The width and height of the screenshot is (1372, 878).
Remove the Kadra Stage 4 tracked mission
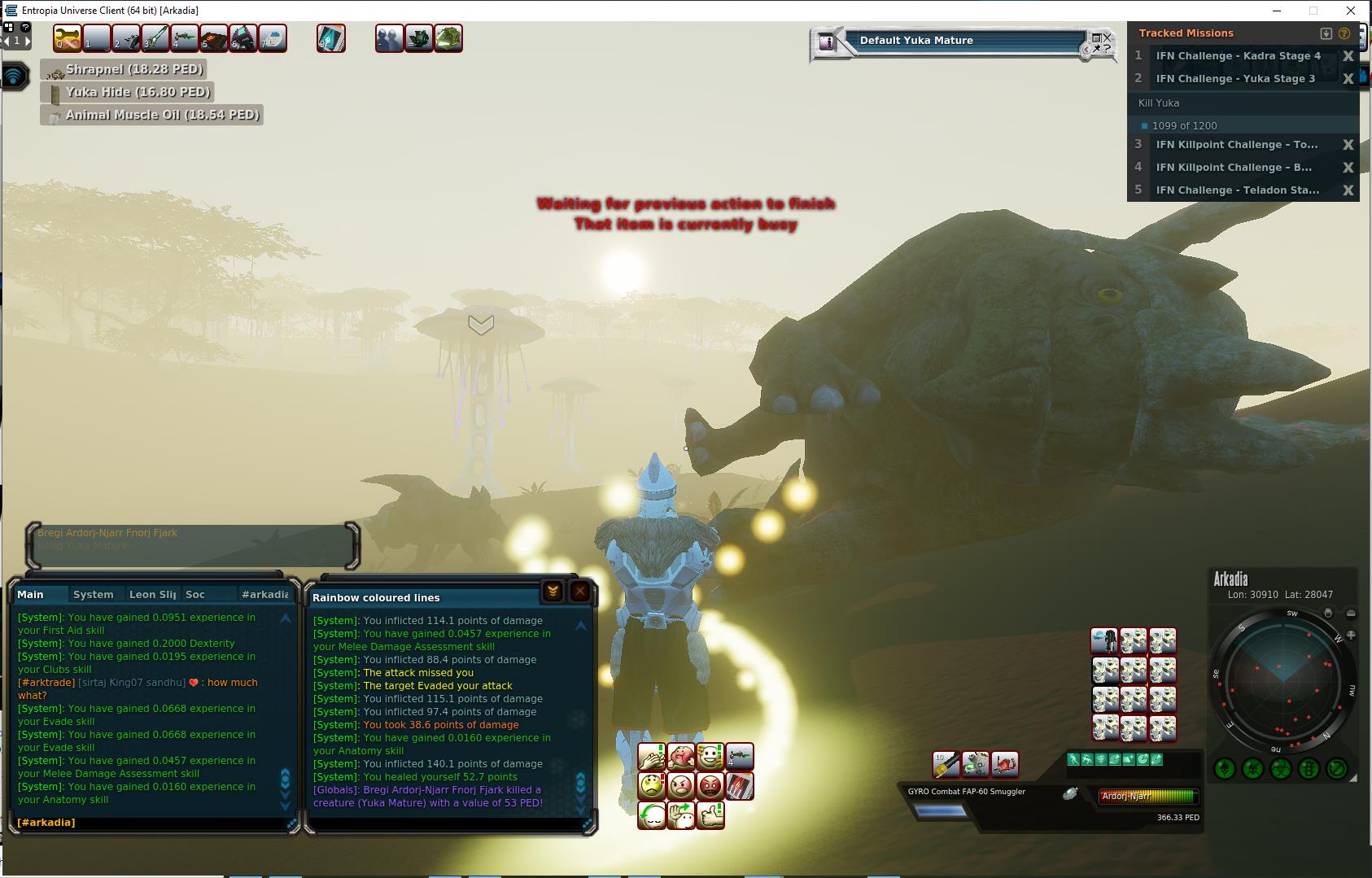coord(1348,56)
